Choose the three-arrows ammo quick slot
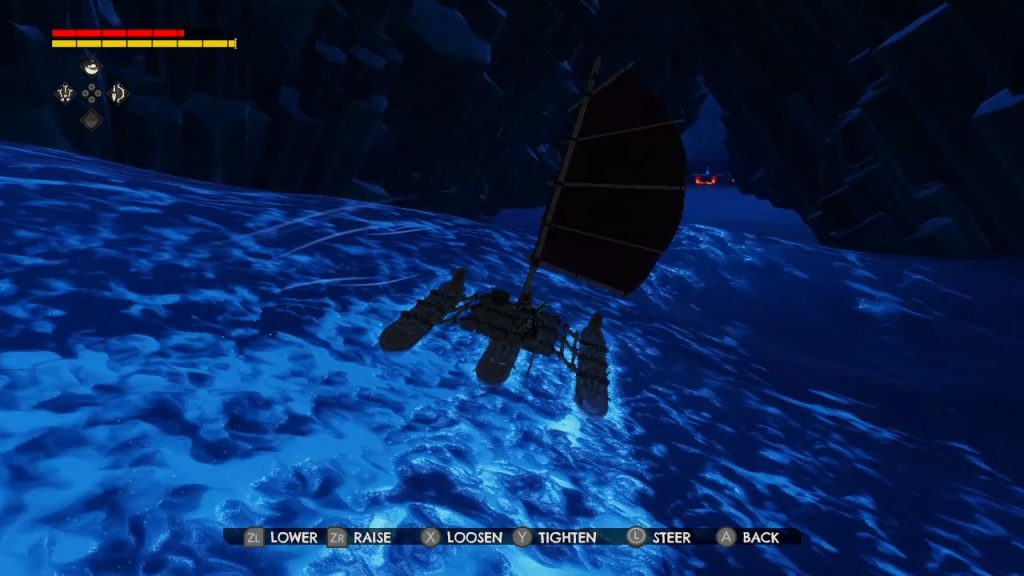The width and height of the screenshot is (1024, 576). (x=66, y=94)
